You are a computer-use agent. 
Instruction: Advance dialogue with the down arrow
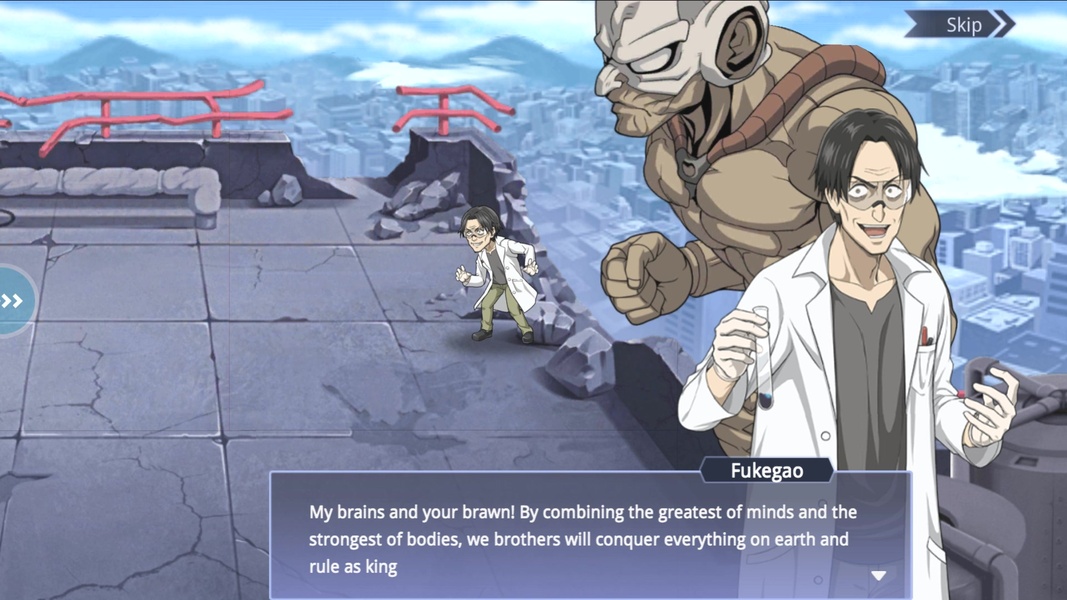coord(878,575)
